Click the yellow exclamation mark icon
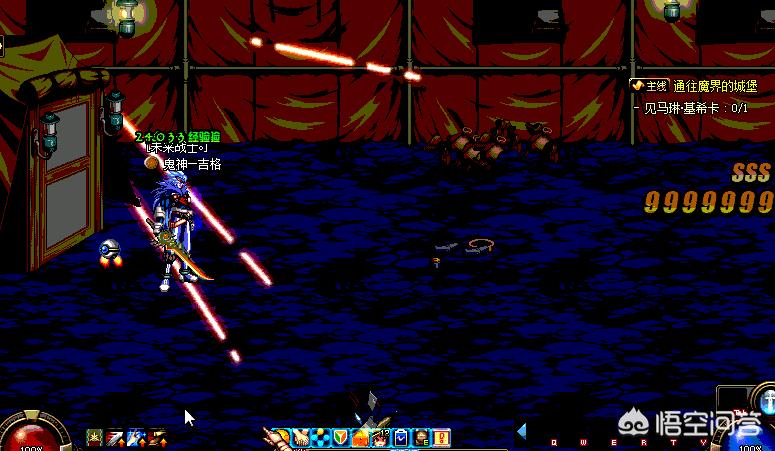 coord(441,438)
